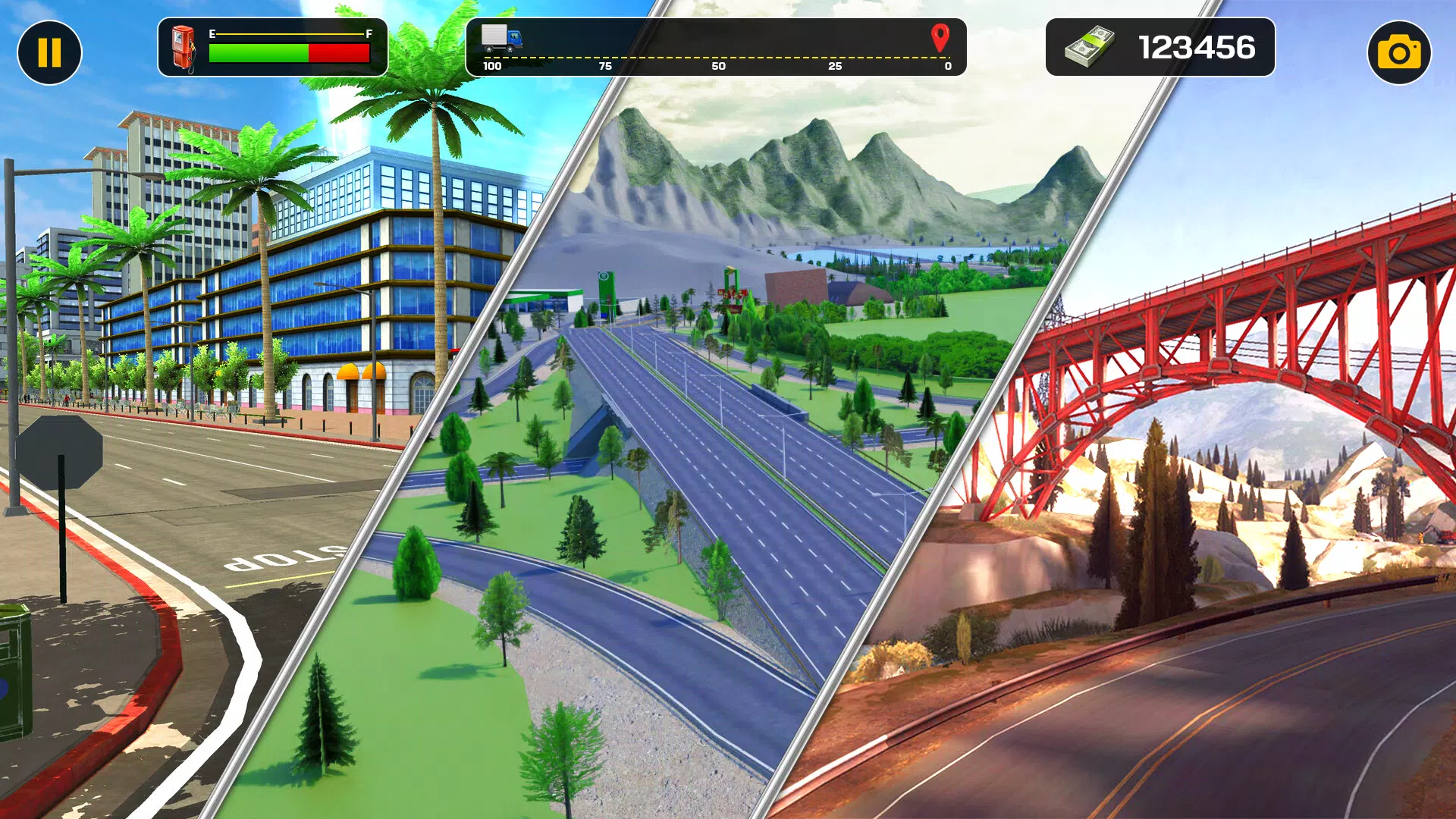Pause the game
Image resolution: width=1456 pixels, height=819 pixels.
tap(49, 52)
